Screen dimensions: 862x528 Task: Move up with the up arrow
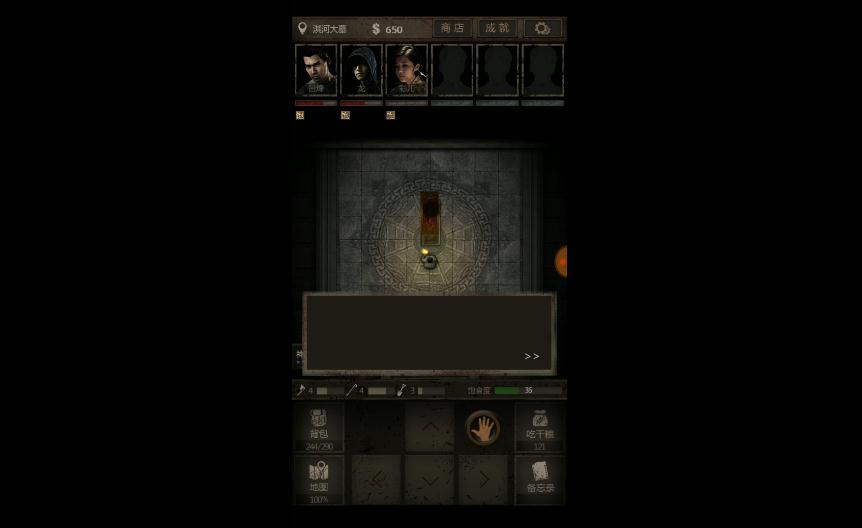(x=429, y=427)
